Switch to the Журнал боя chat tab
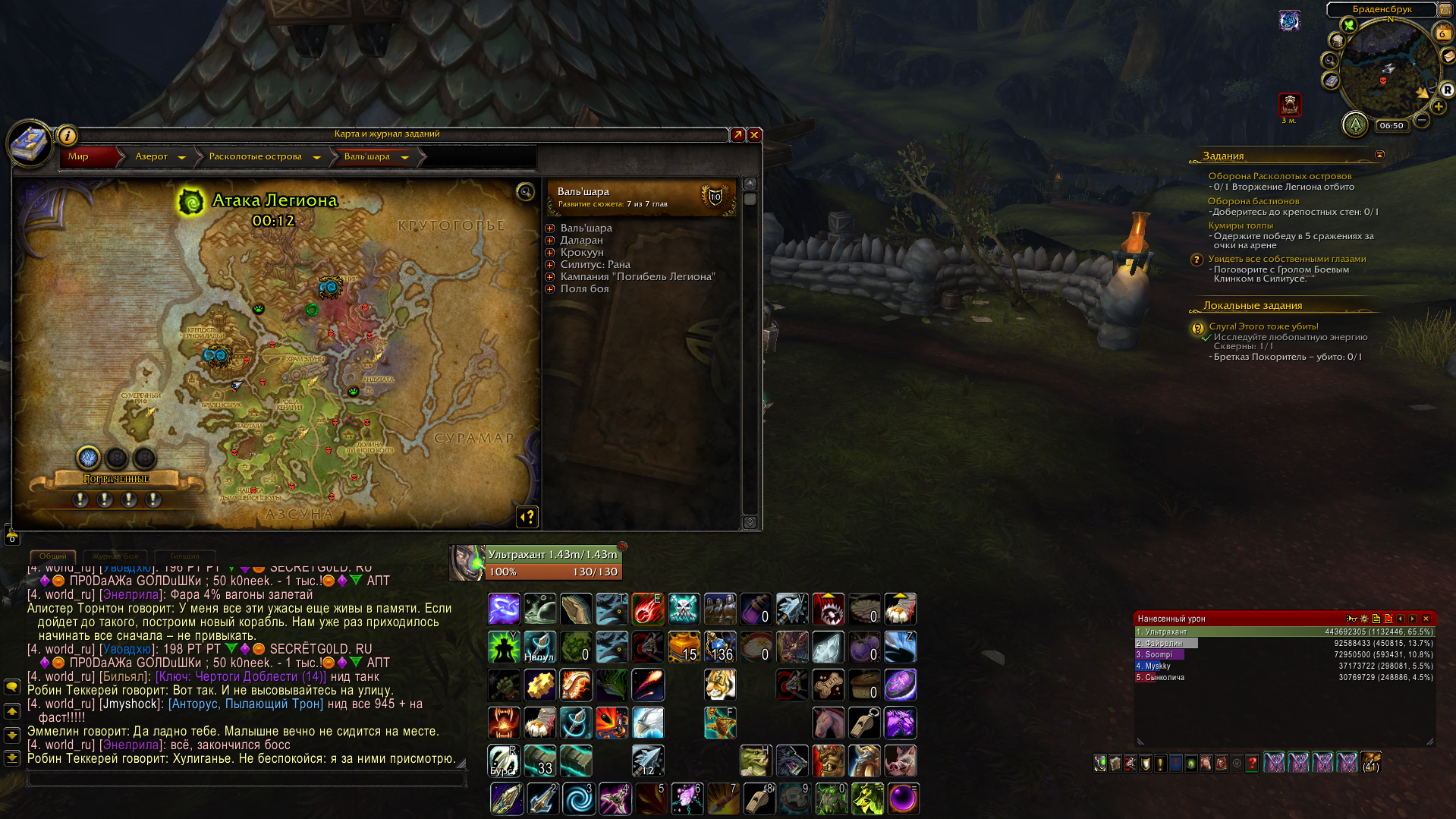 tap(115, 556)
